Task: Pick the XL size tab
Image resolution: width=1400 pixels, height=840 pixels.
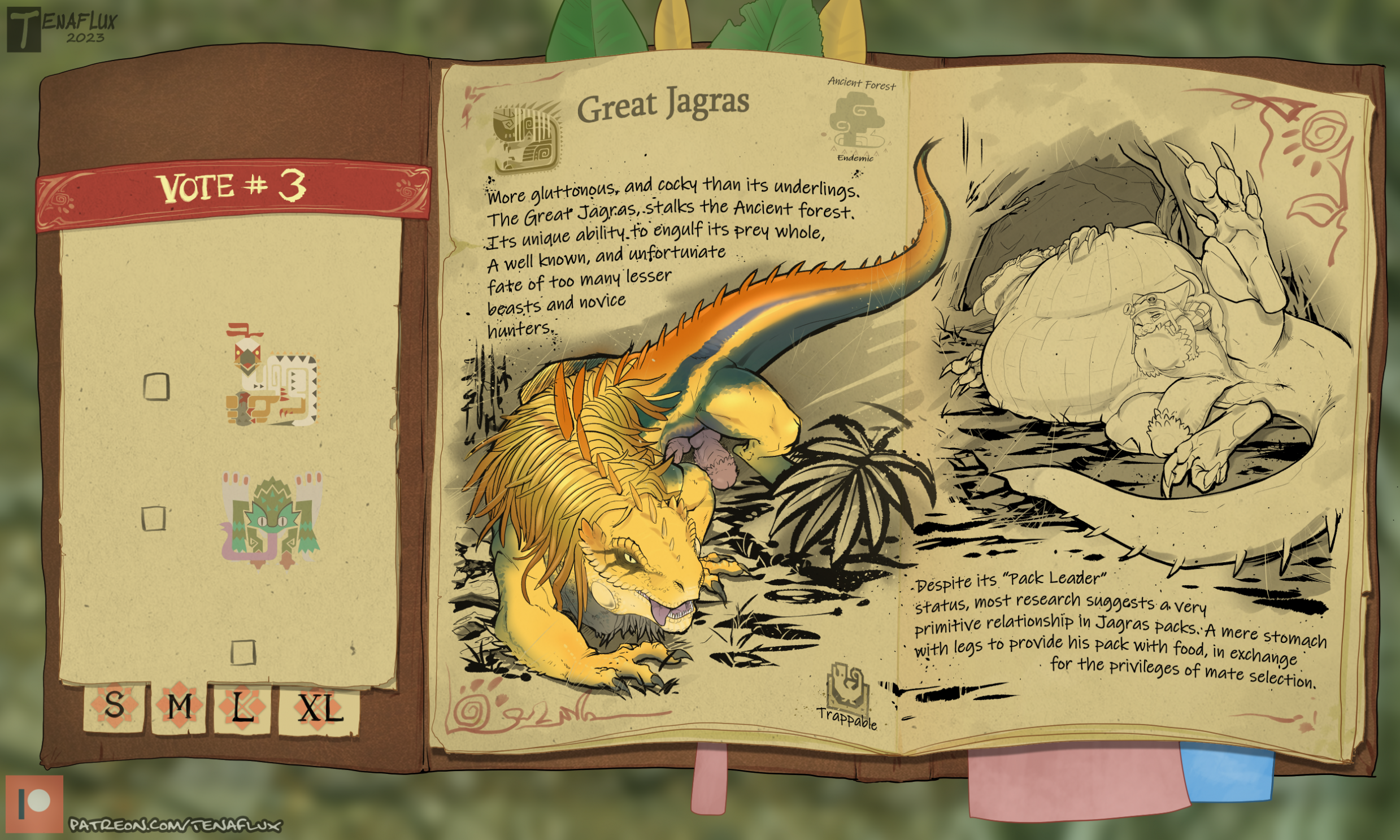Action: pos(319,709)
